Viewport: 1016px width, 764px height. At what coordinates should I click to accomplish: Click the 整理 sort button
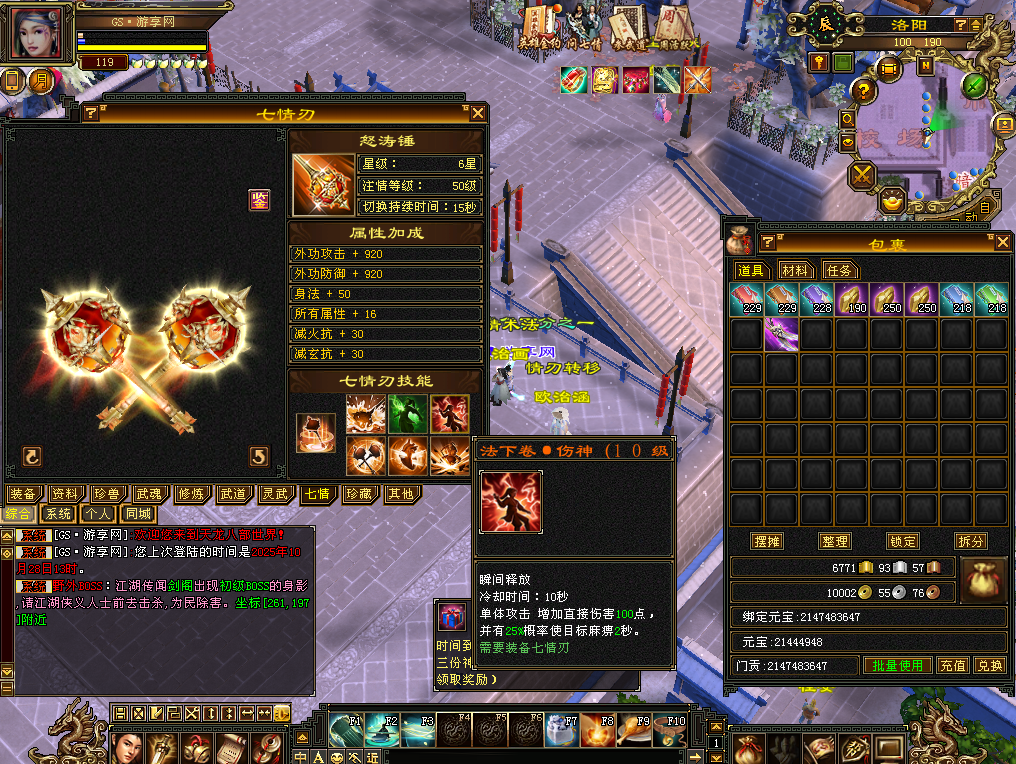(834, 541)
